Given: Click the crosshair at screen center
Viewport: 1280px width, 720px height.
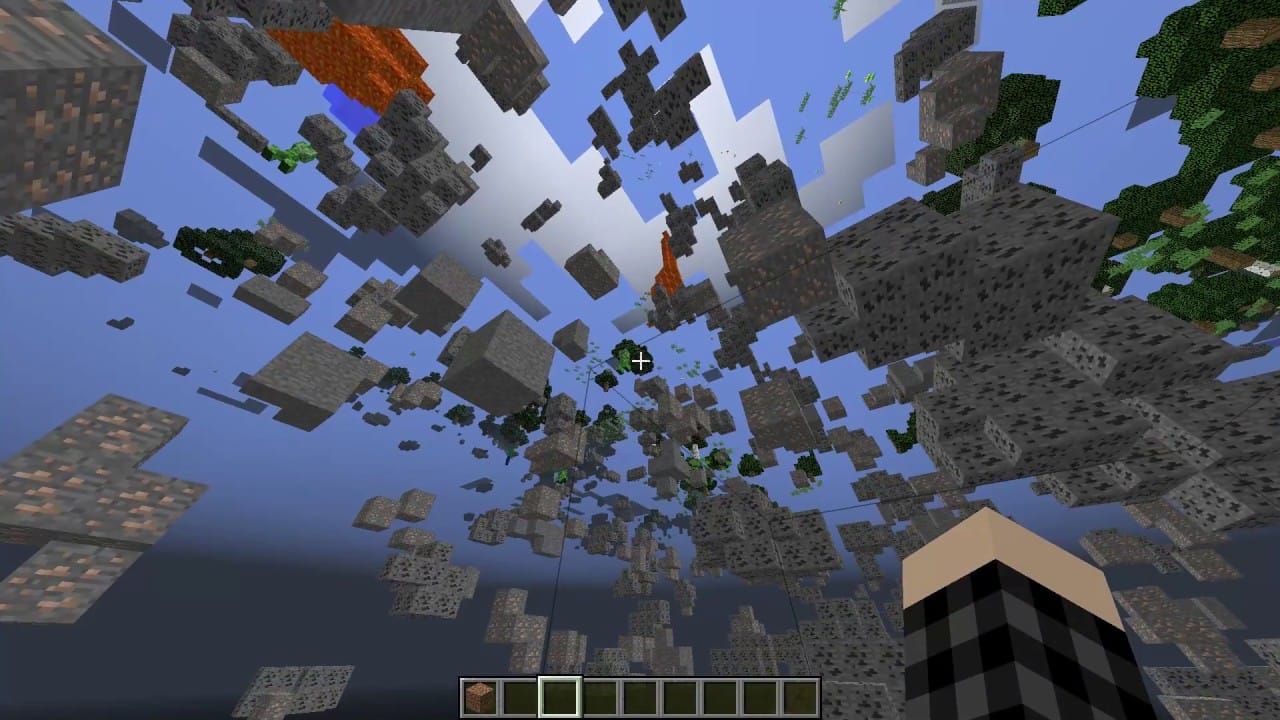Looking at the screenshot, I should point(640,360).
